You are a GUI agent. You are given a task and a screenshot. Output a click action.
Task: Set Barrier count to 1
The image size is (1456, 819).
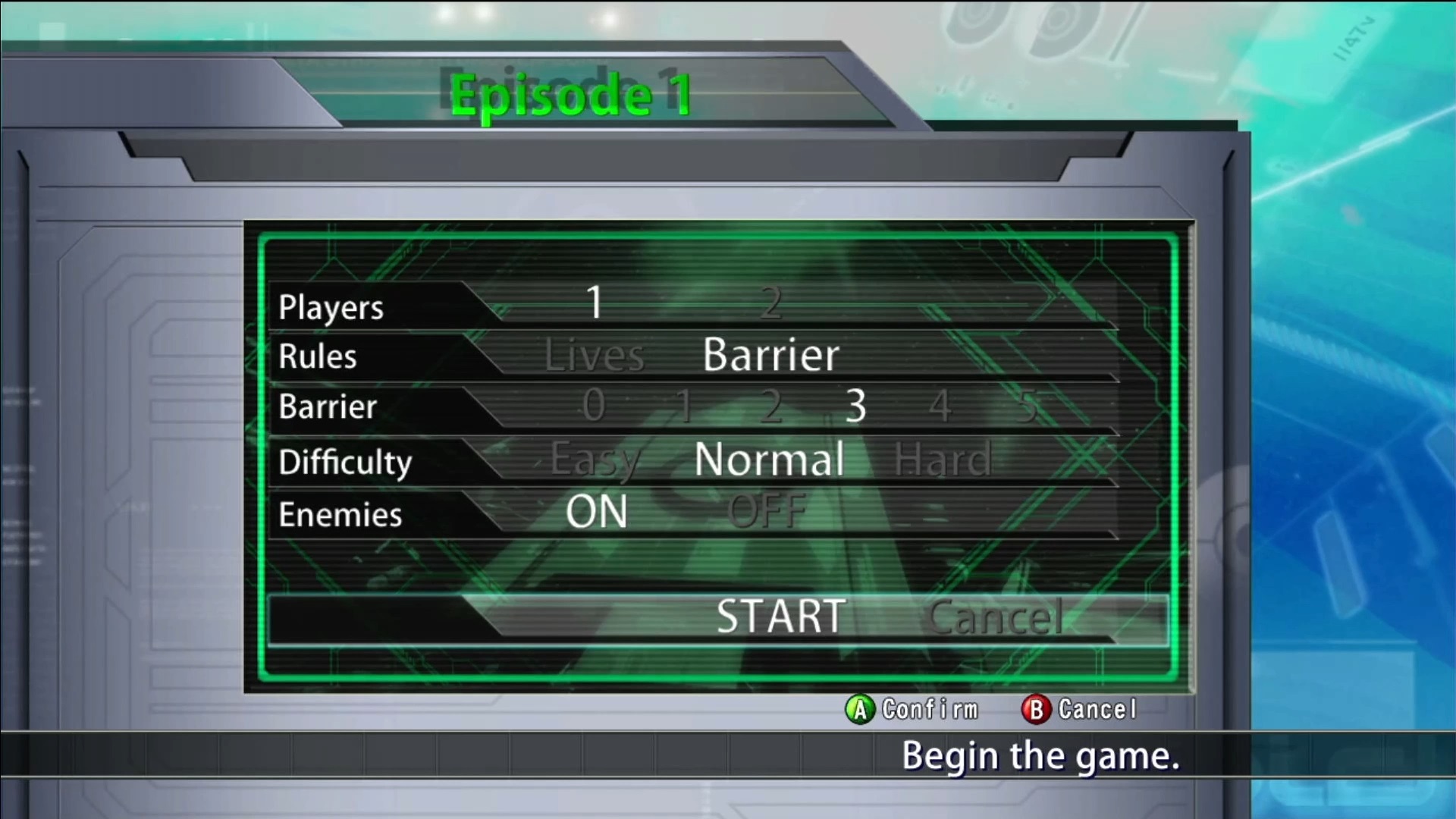point(684,406)
